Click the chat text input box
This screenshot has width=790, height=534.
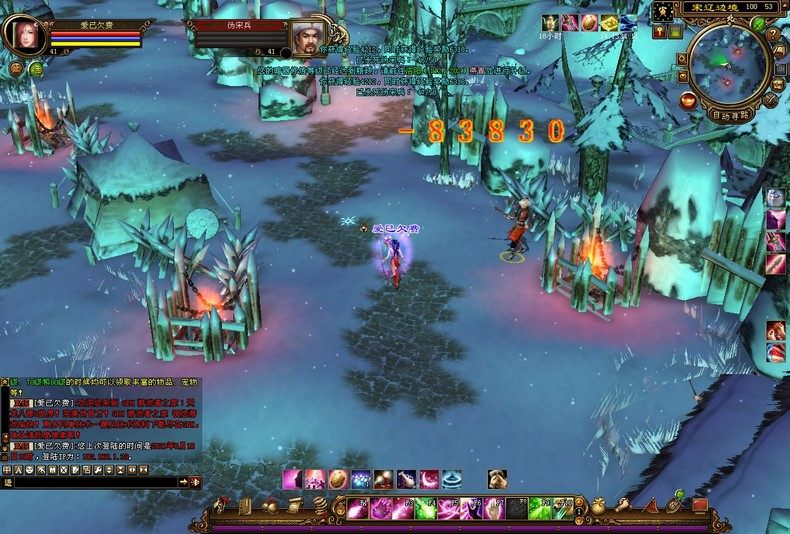click(x=95, y=482)
